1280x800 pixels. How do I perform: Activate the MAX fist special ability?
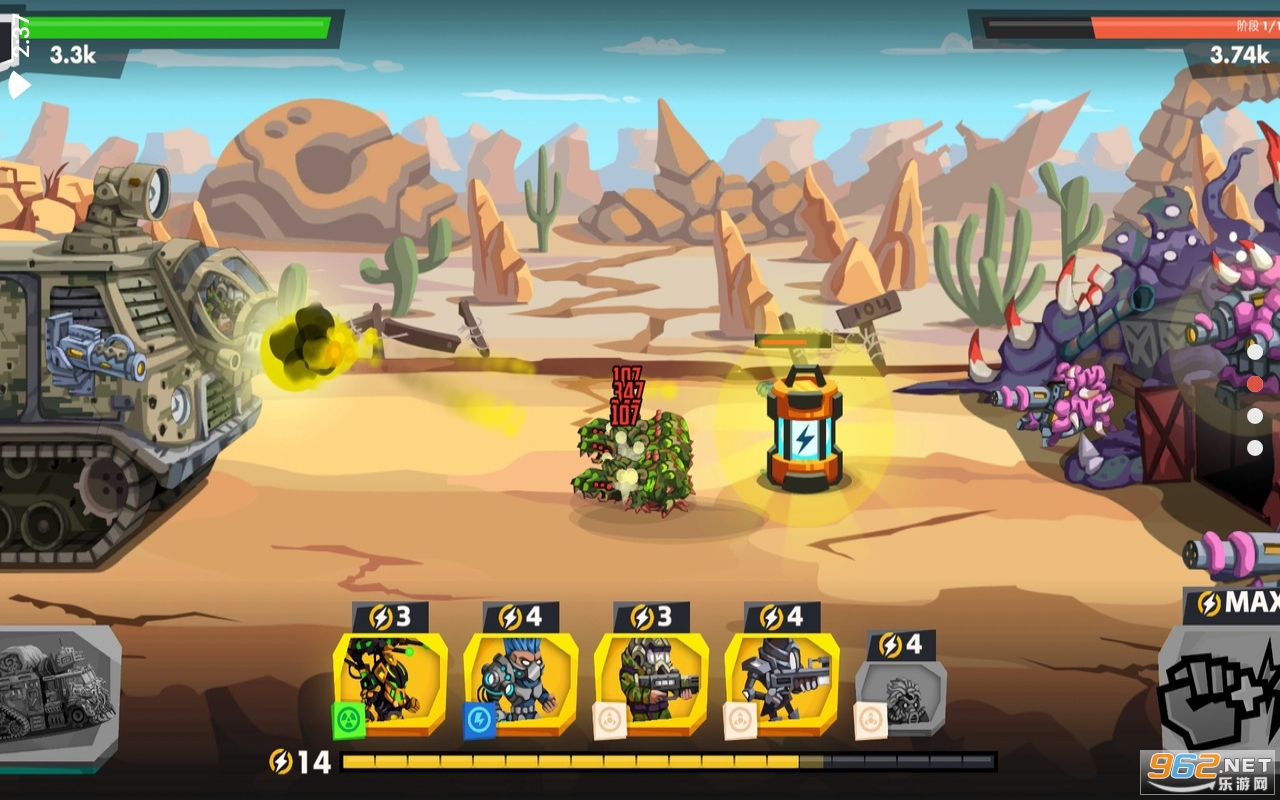[1220, 690]
